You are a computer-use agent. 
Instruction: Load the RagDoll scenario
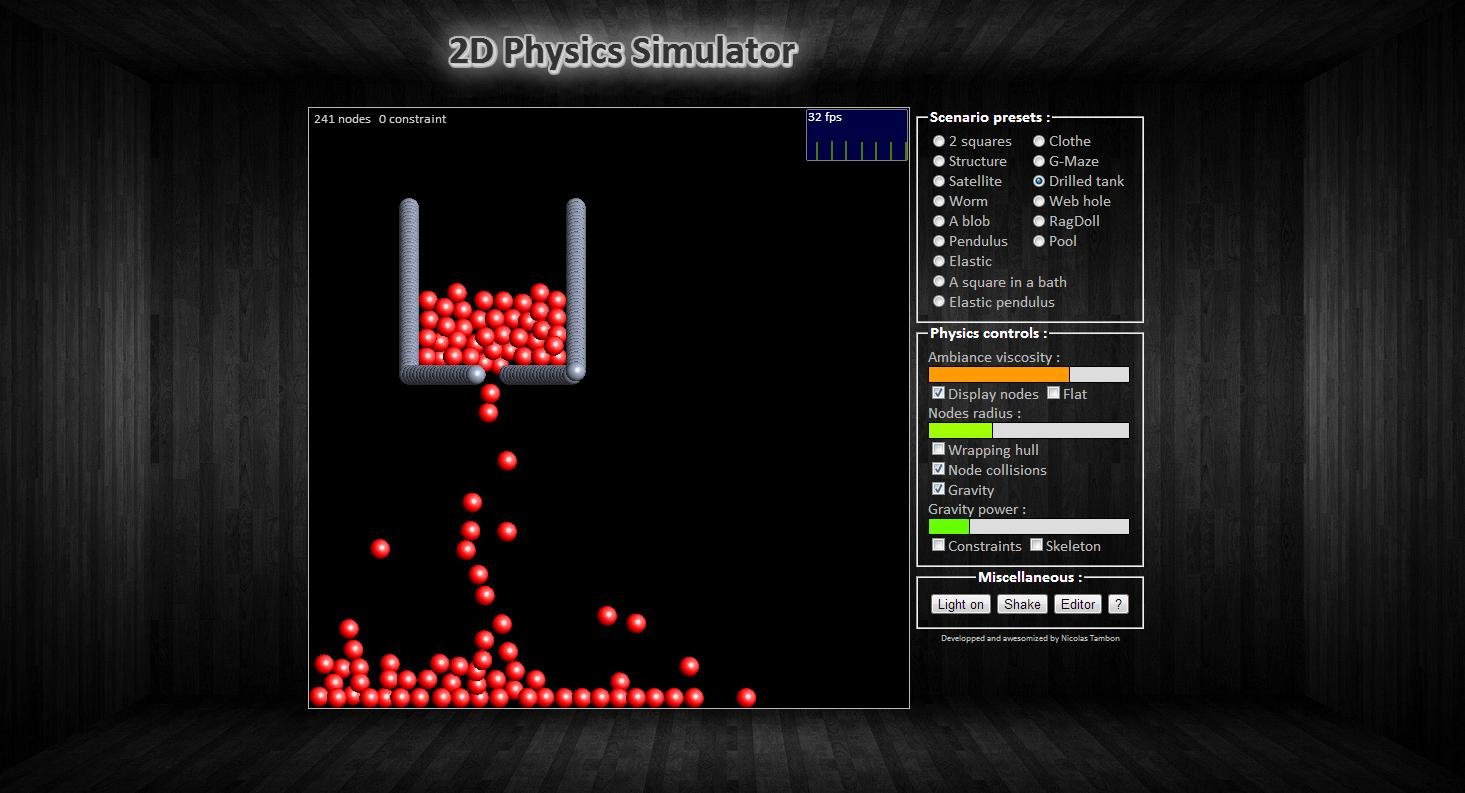point(1040,221)
